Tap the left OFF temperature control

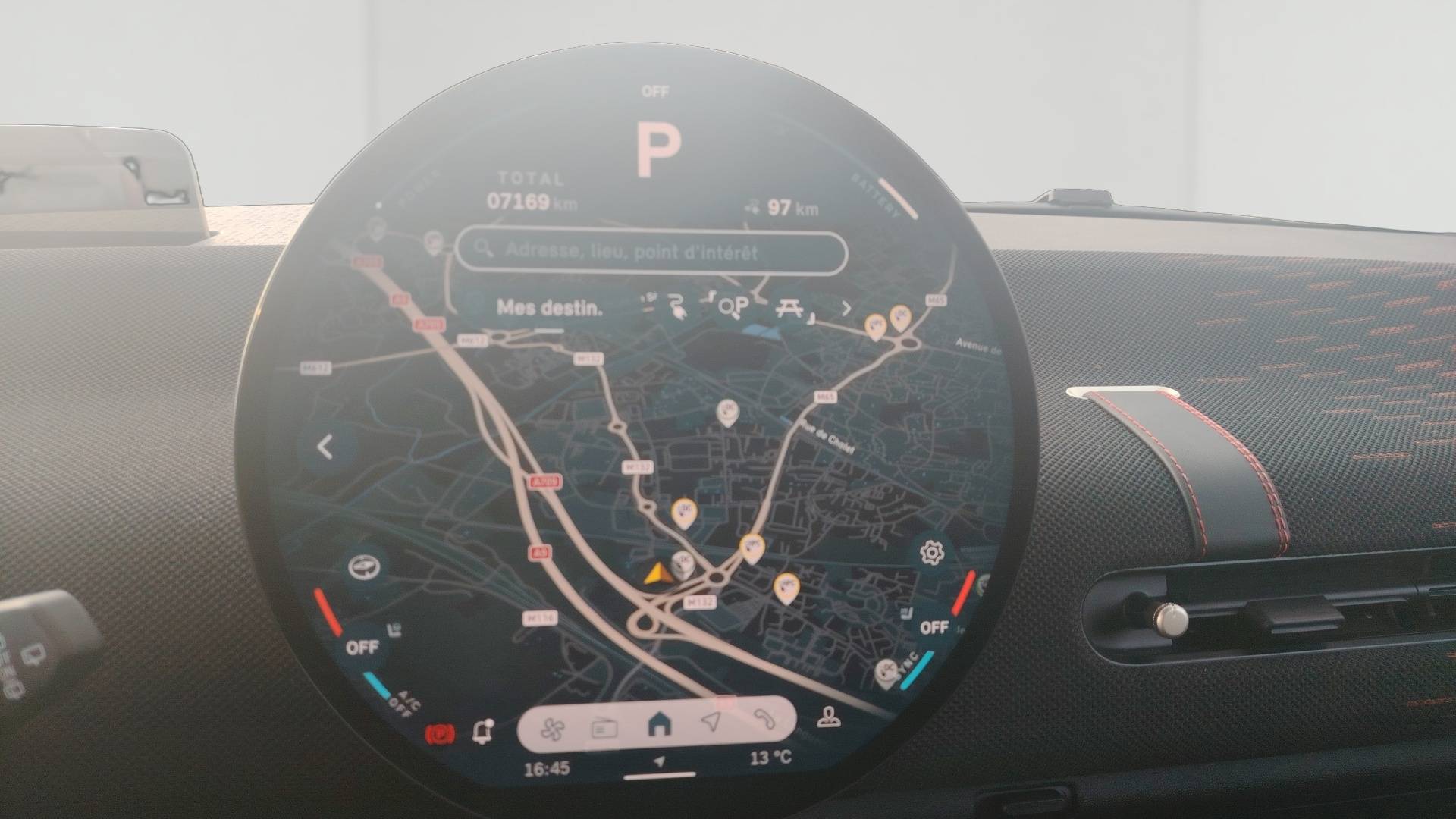362,647
